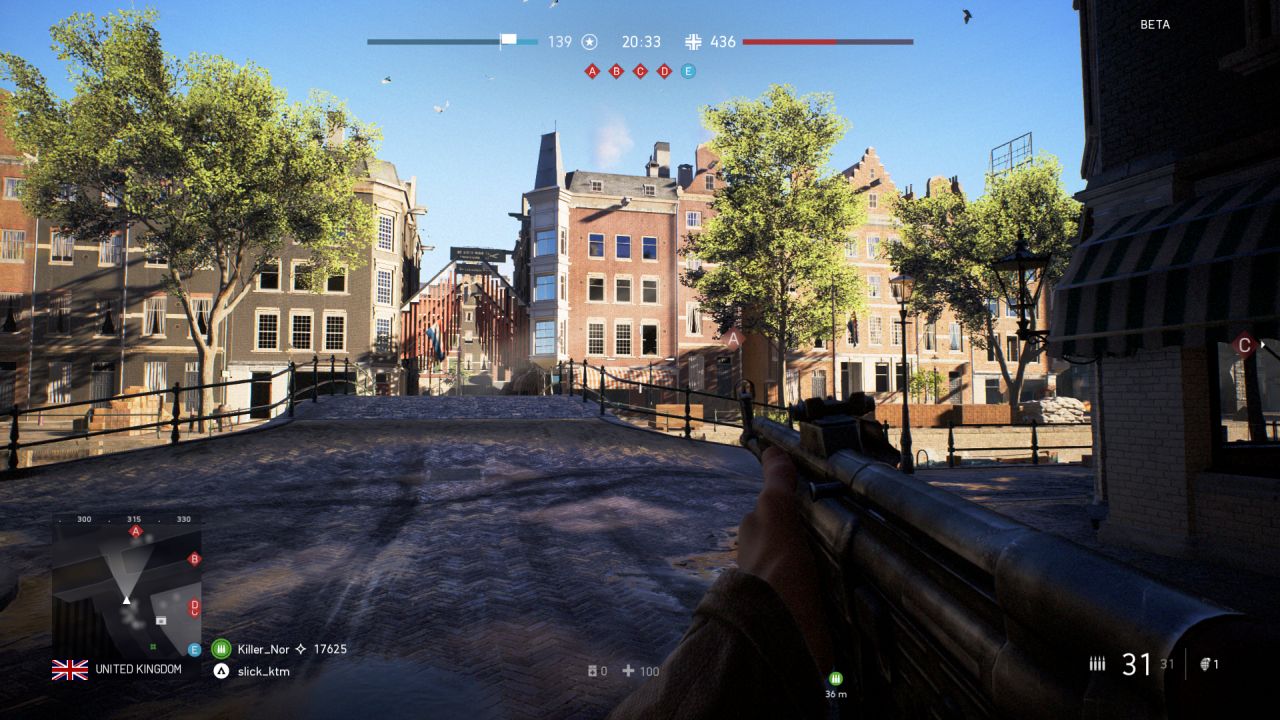The image size is (1280, 720).
Task: Click the B marker on the minimap
Action: tap(195, 558)
